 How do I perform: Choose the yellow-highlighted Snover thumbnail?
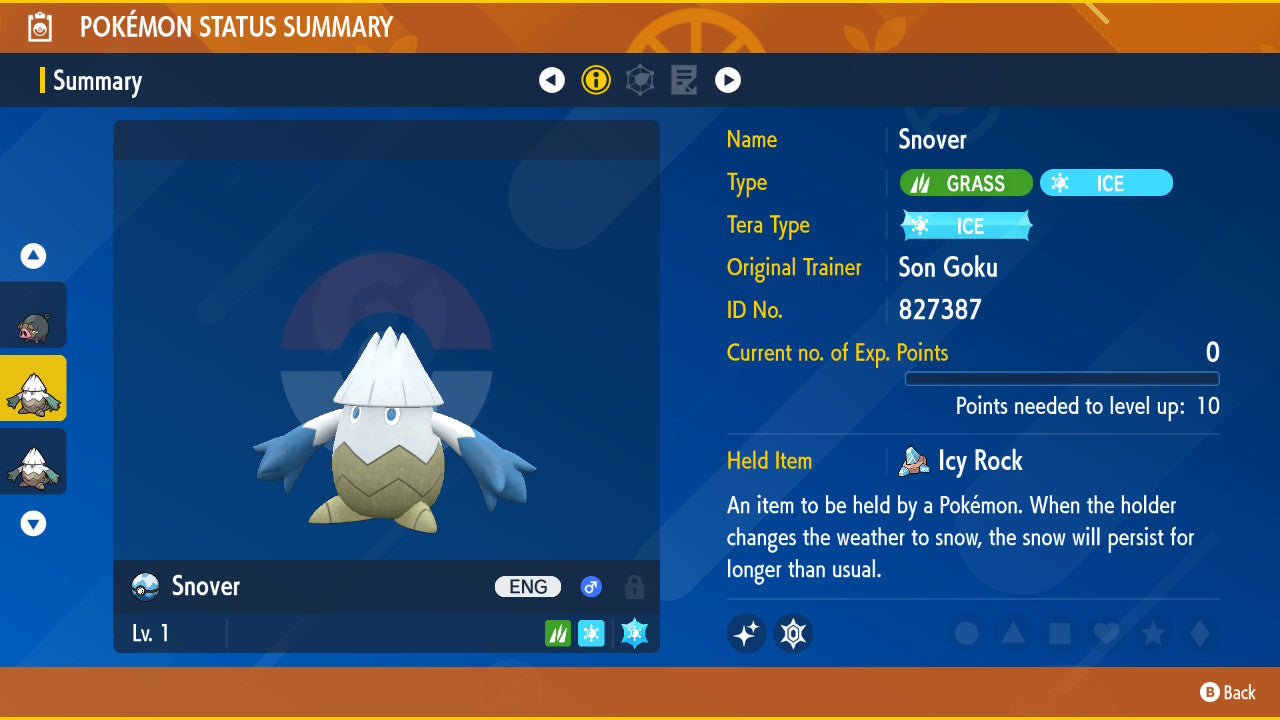coord(33,388)
